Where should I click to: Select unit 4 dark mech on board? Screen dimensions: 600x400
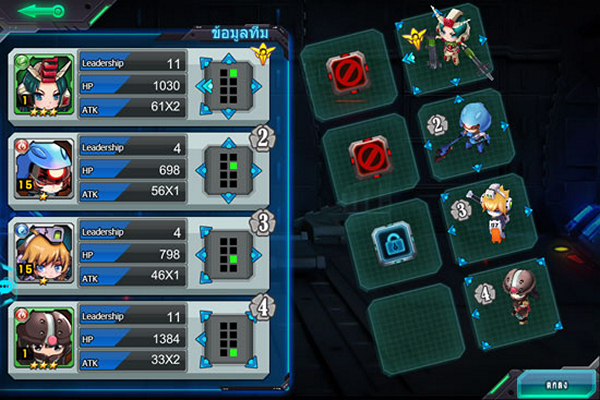coord(514,293)
